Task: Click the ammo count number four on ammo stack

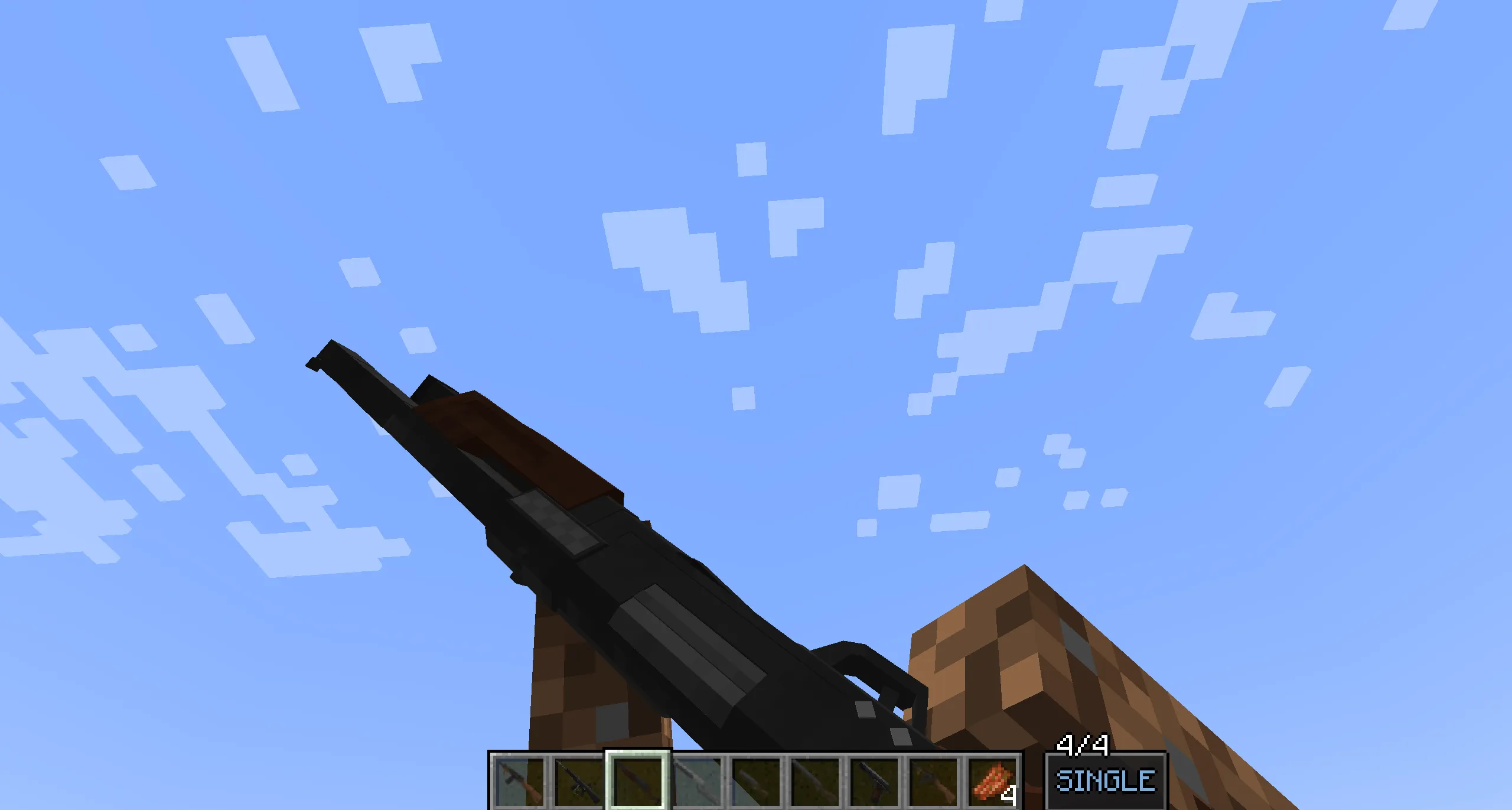Action: (x=1009, y=796)
